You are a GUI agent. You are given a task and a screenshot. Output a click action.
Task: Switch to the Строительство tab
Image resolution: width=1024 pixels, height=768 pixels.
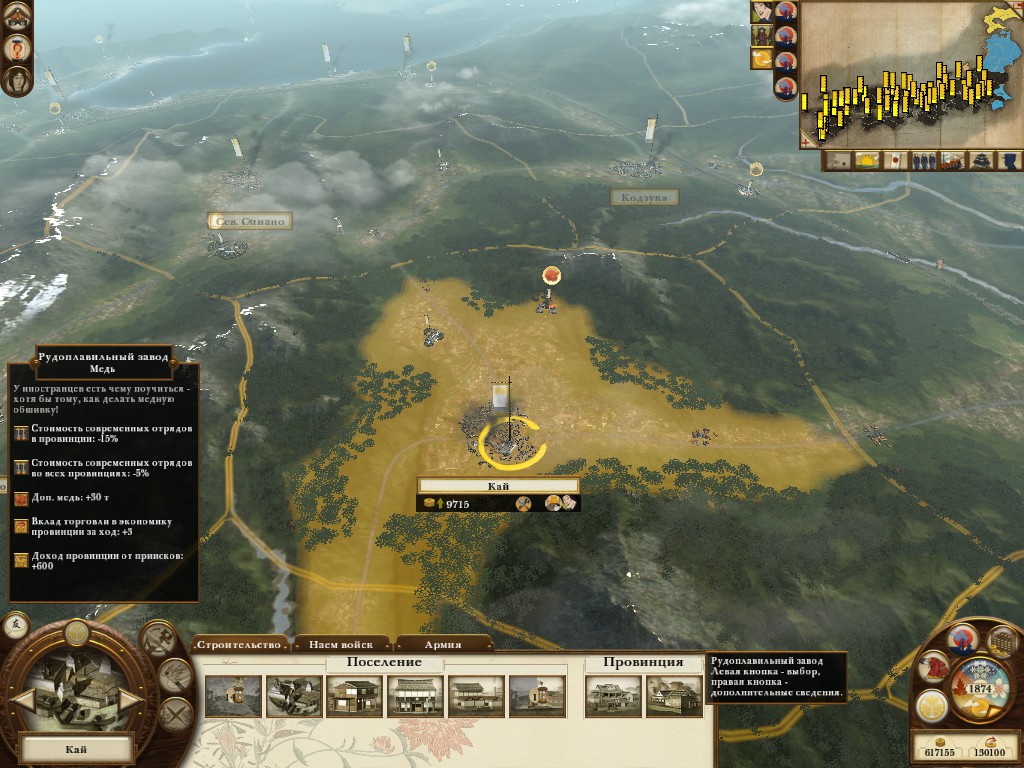(x=238, y=644)
